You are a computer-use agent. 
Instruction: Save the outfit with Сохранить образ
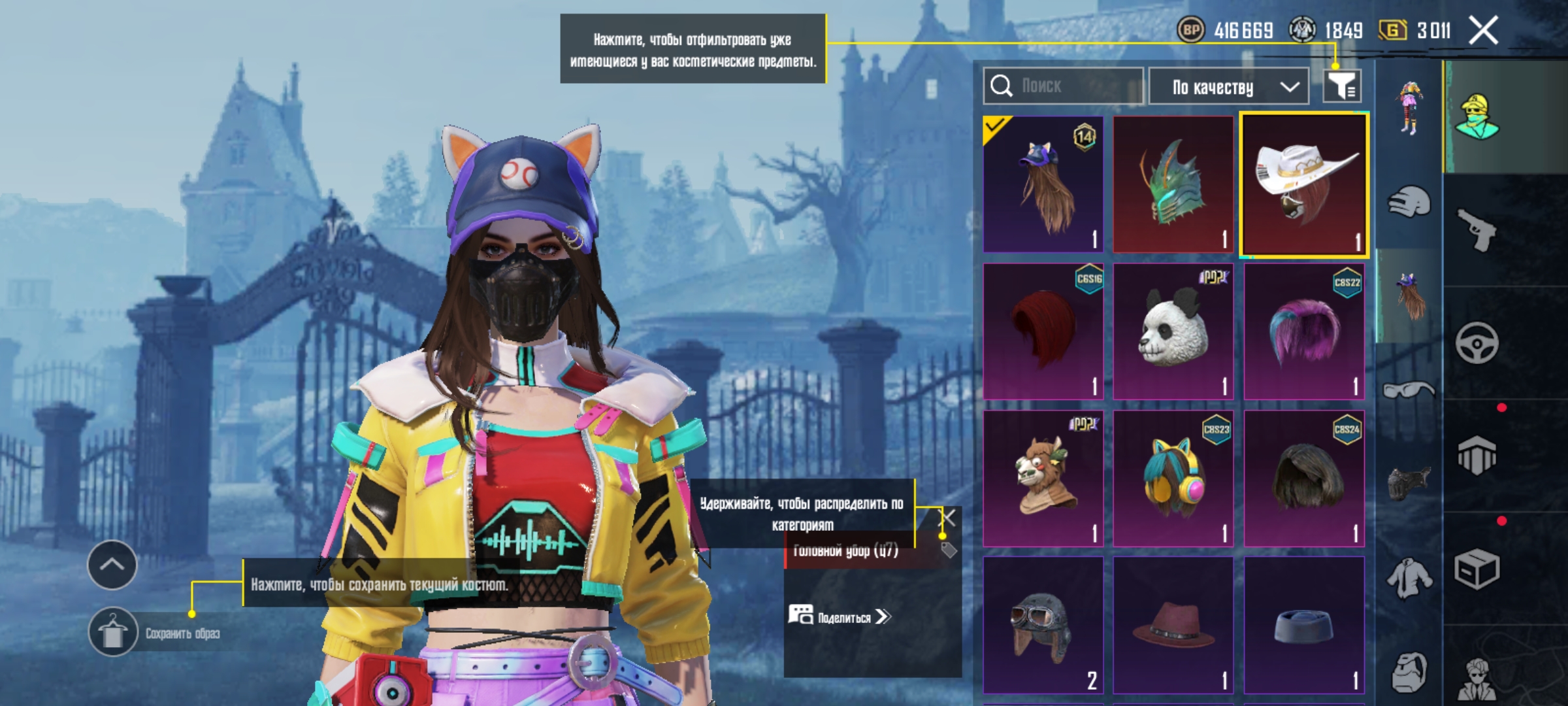(x=112, y=632)
